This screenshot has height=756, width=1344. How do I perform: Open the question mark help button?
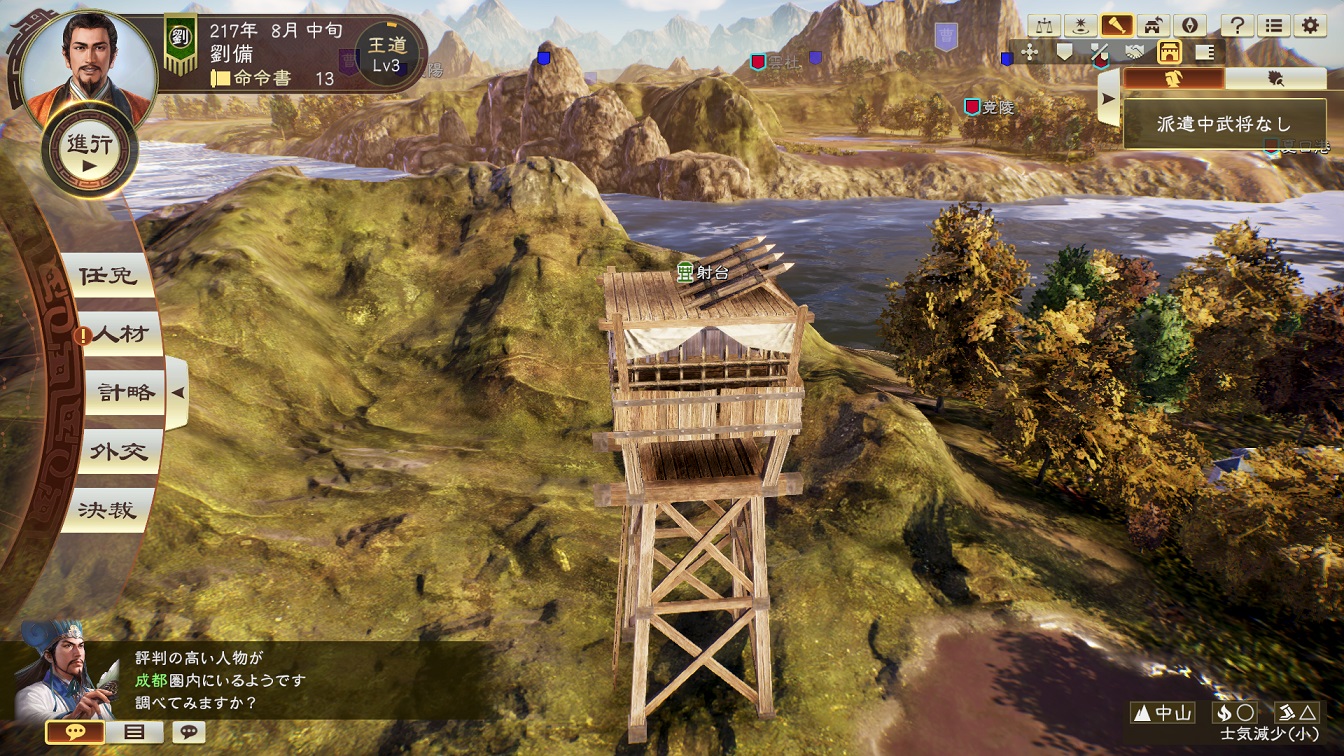click(1237, 26)
